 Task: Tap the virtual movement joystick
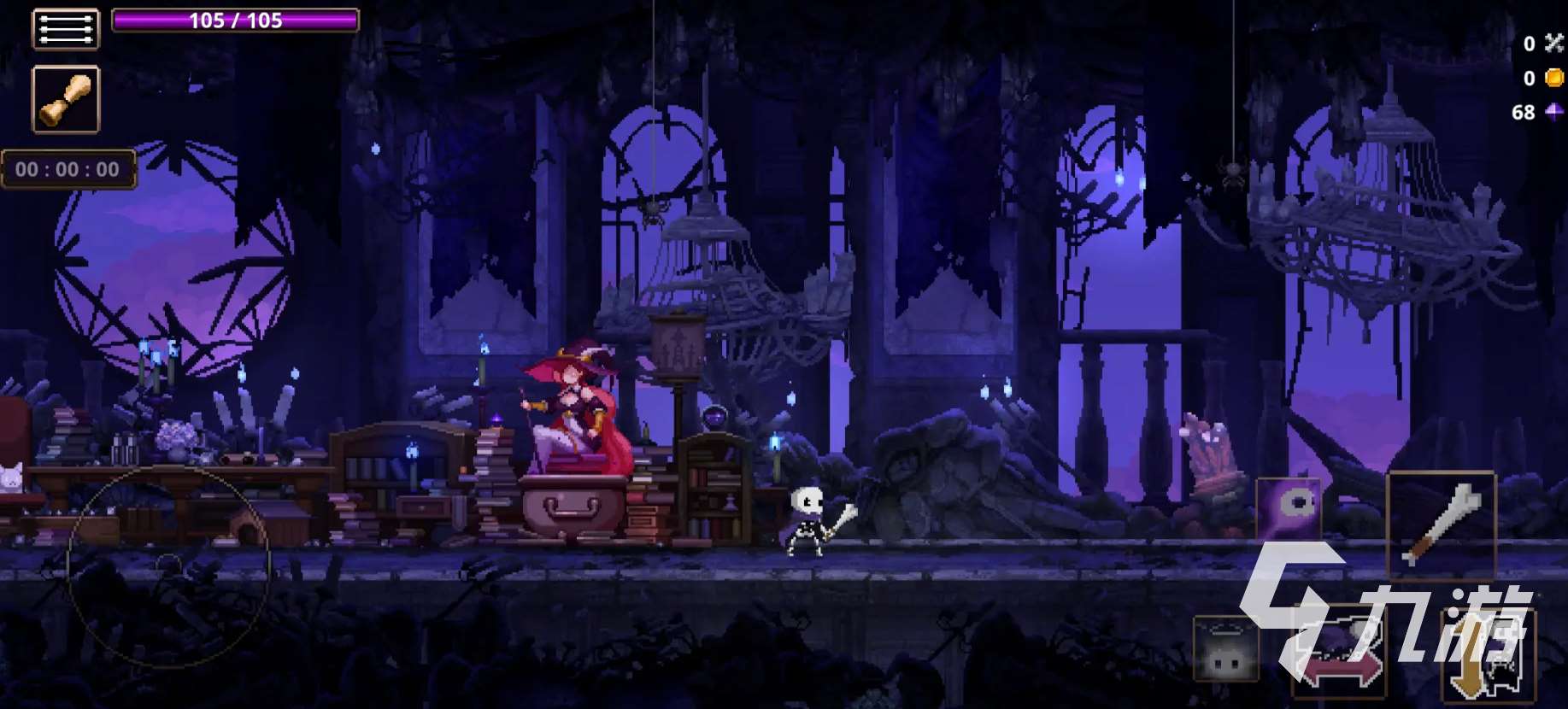[x=169, y=565]
